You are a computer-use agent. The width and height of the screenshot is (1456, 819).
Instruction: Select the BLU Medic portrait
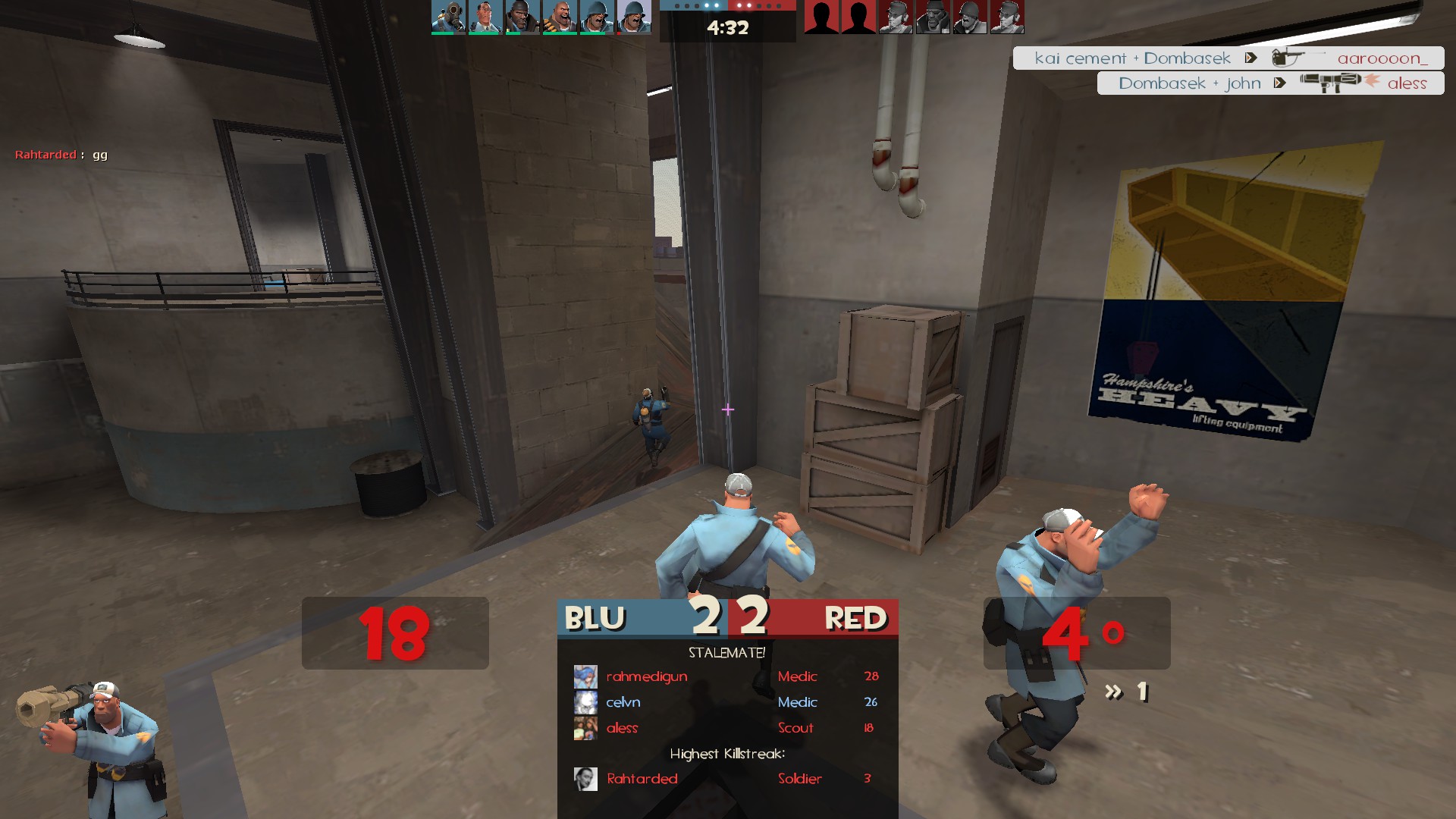485,17
